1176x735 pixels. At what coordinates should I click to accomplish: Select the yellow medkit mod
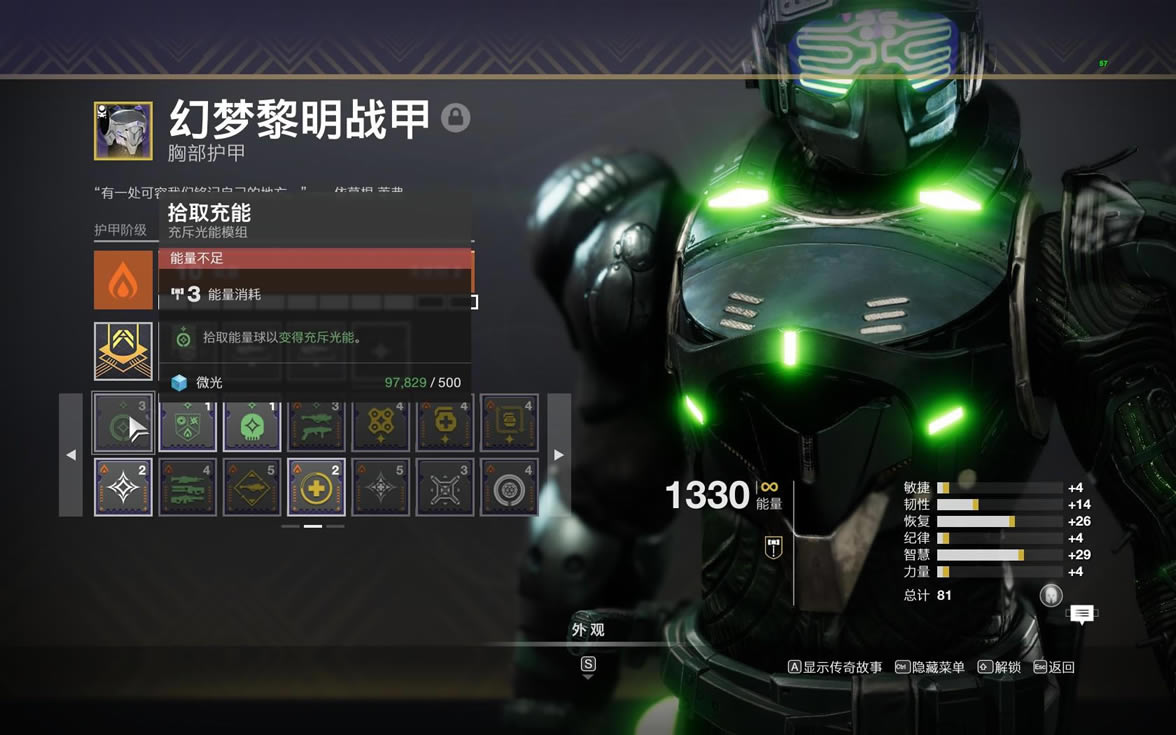[445, 423]
